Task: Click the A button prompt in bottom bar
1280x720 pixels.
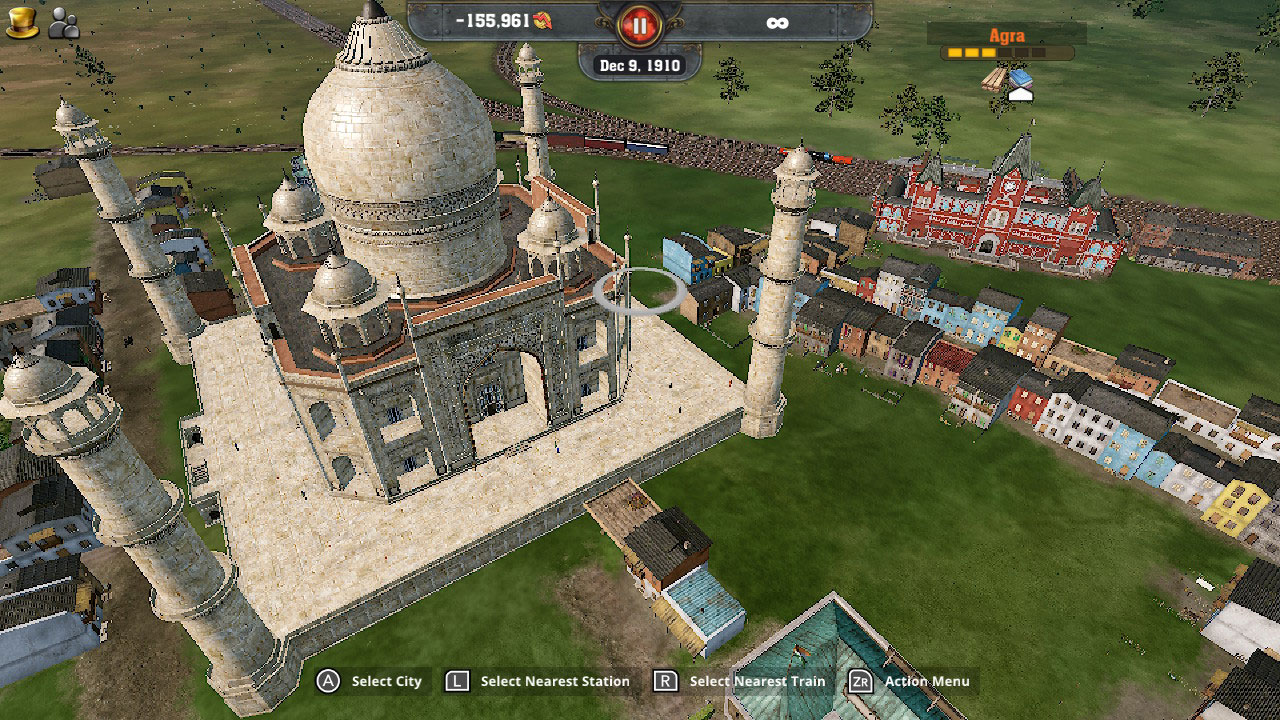Action: 330,681
